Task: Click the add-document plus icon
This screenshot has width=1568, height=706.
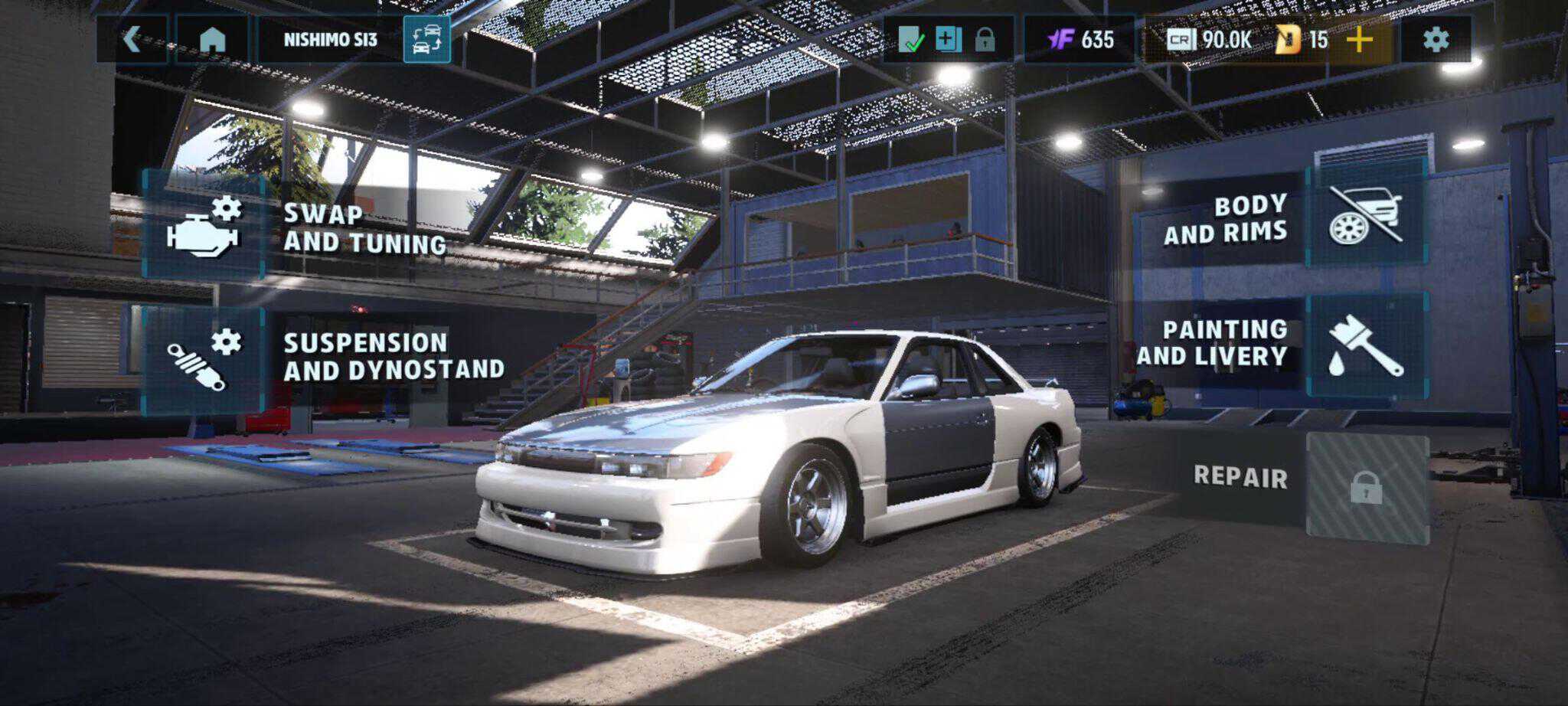Action: [x=948, y=40]
